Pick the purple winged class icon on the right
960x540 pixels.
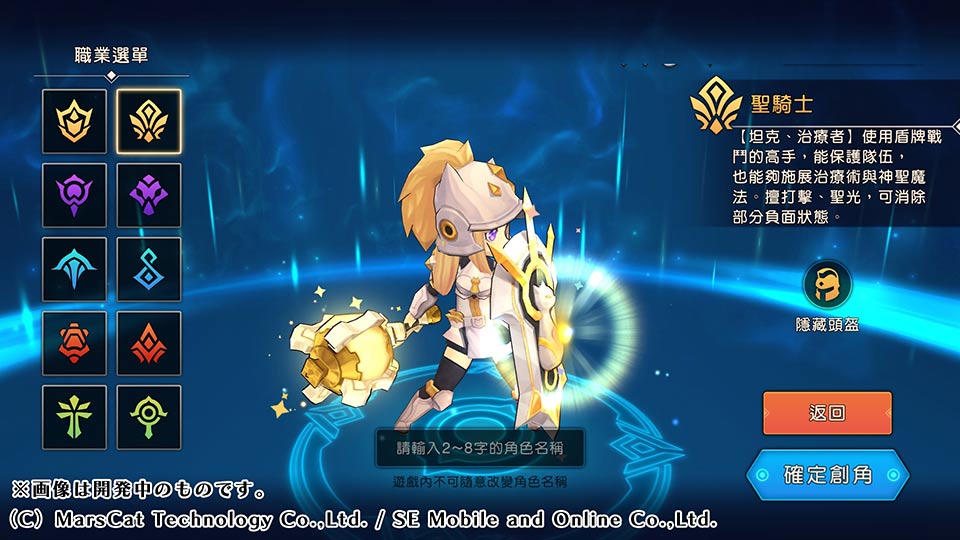click(149, 195)
